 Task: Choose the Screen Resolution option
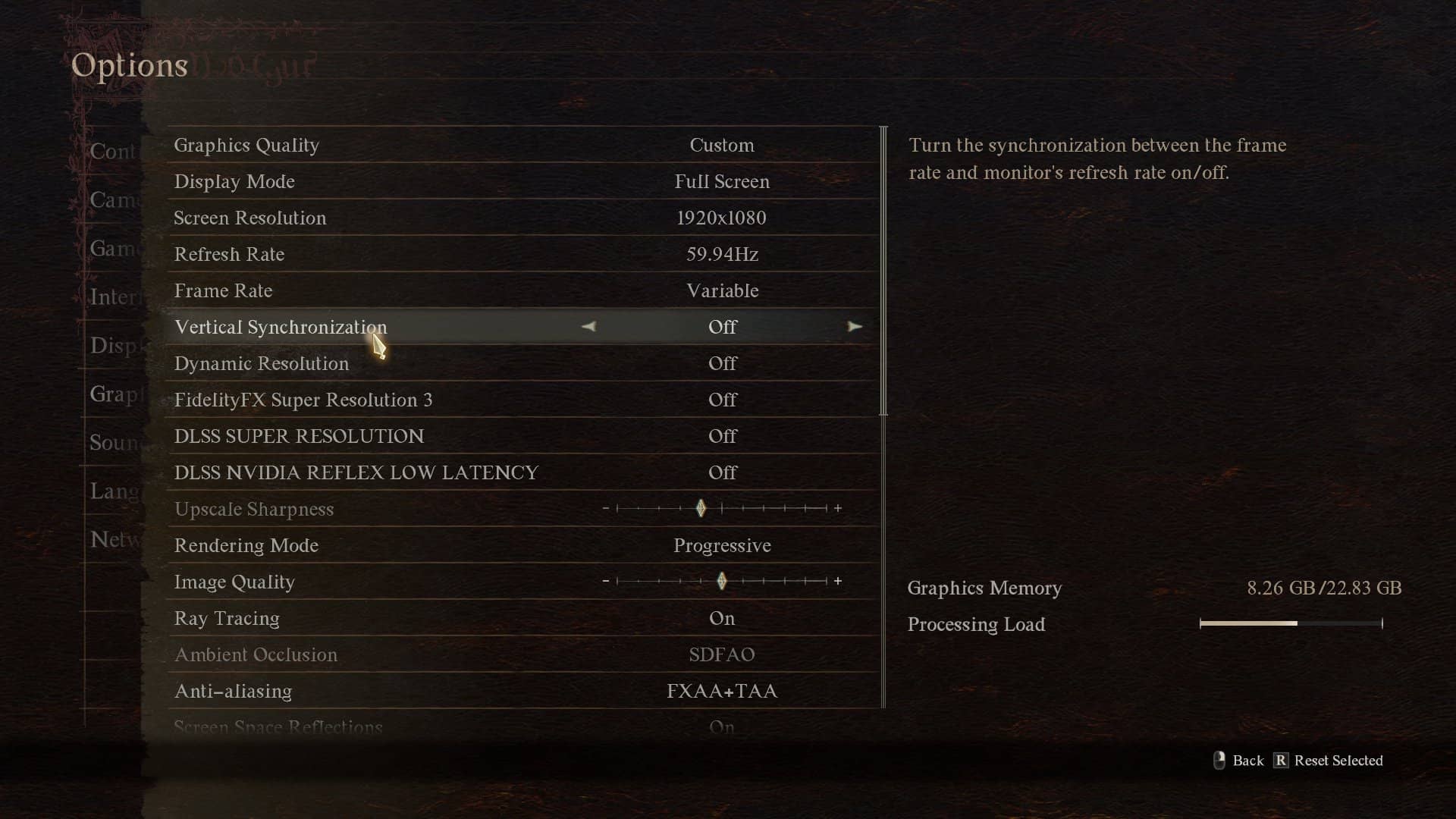(x=523, y=218)
